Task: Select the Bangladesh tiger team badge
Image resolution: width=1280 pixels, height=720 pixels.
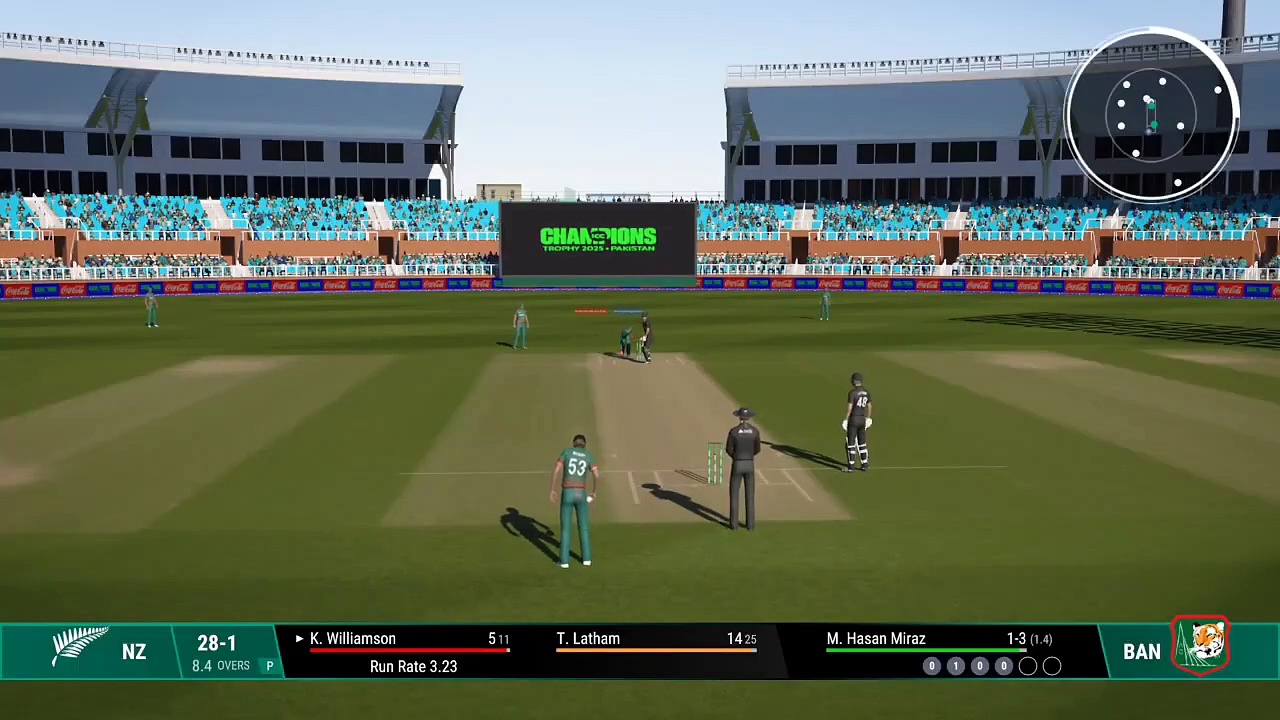Action: [1203, 647]
